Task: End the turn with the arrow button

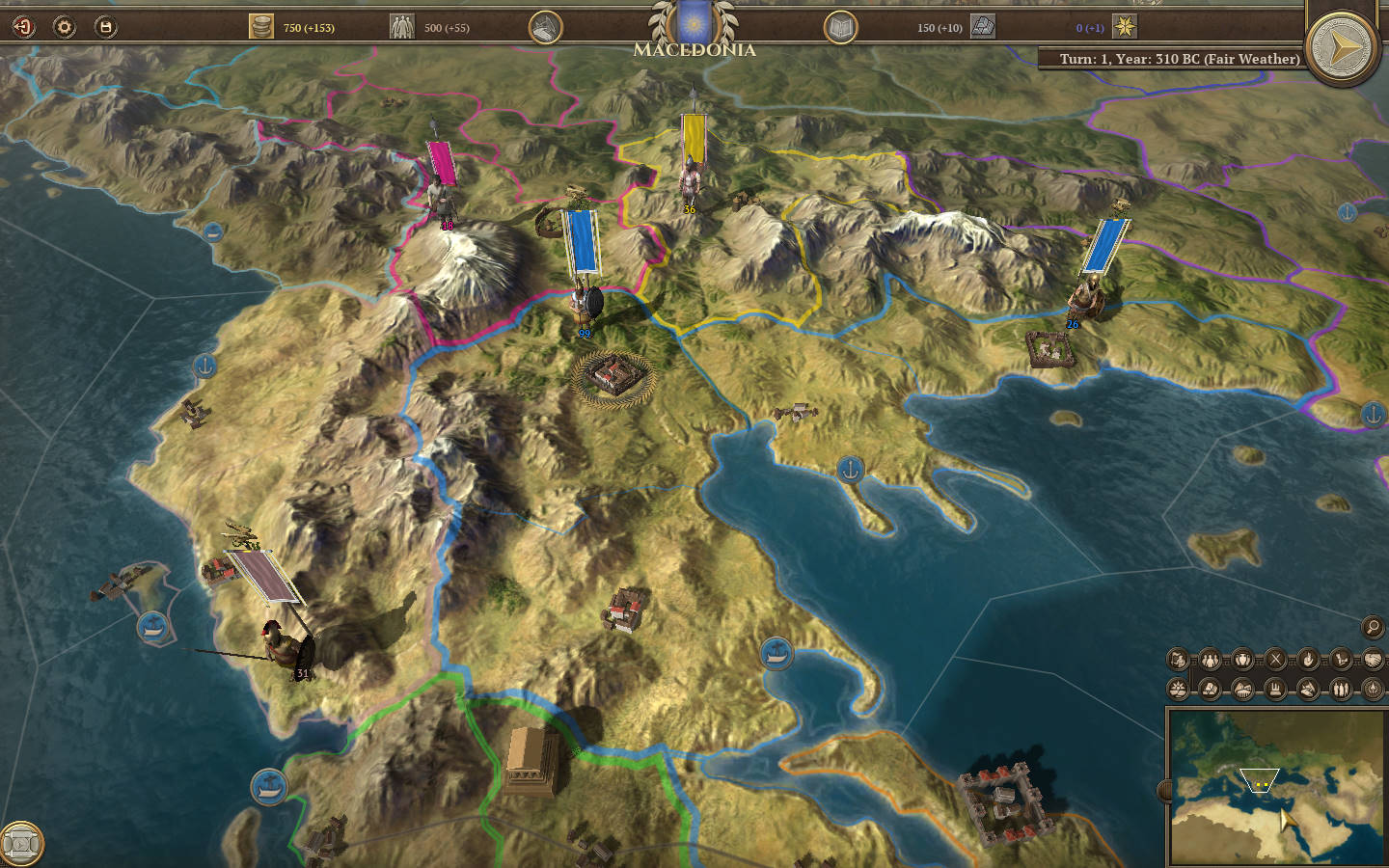Action: (x=1343, y=46)
